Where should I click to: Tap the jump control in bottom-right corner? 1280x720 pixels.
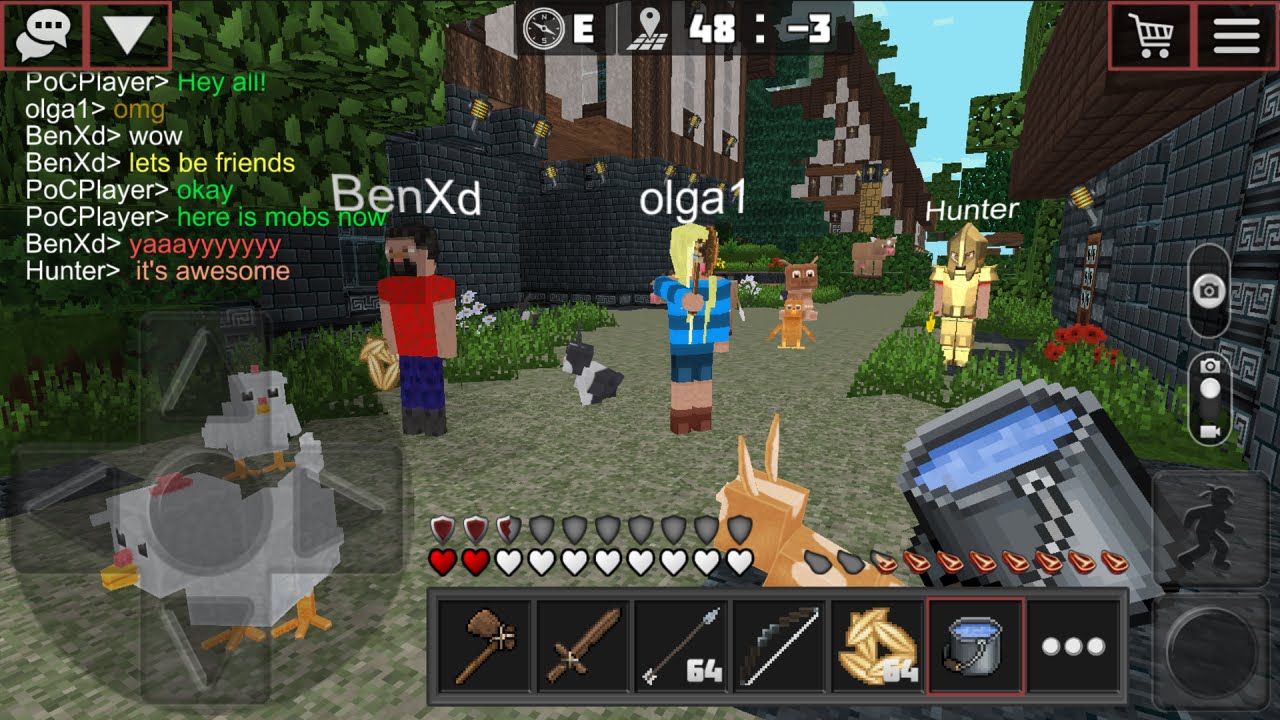pyautogui.click(x=1210, y=650)
